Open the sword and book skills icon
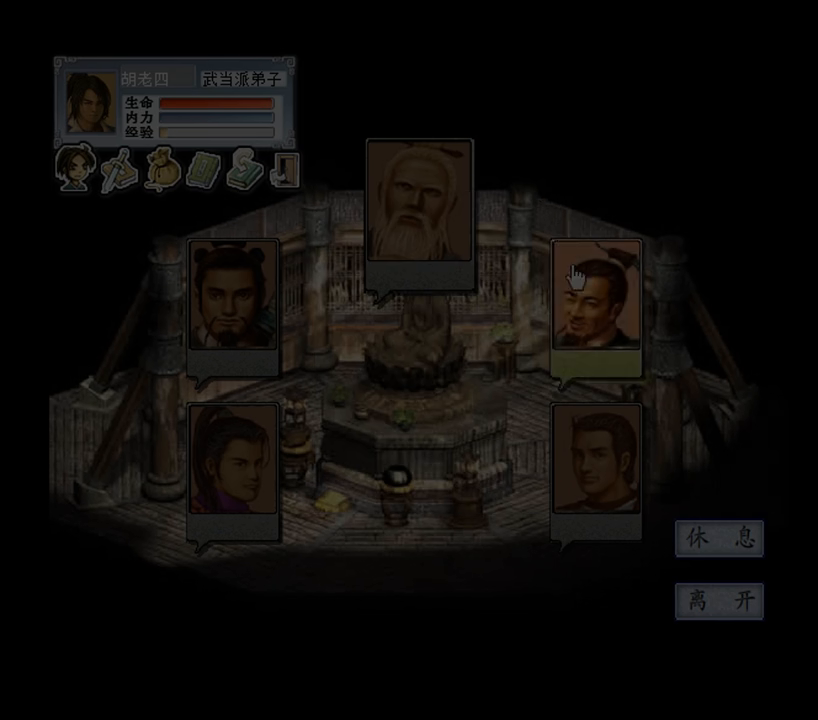Viewport: 818px width, 720px height. point(119,170)
